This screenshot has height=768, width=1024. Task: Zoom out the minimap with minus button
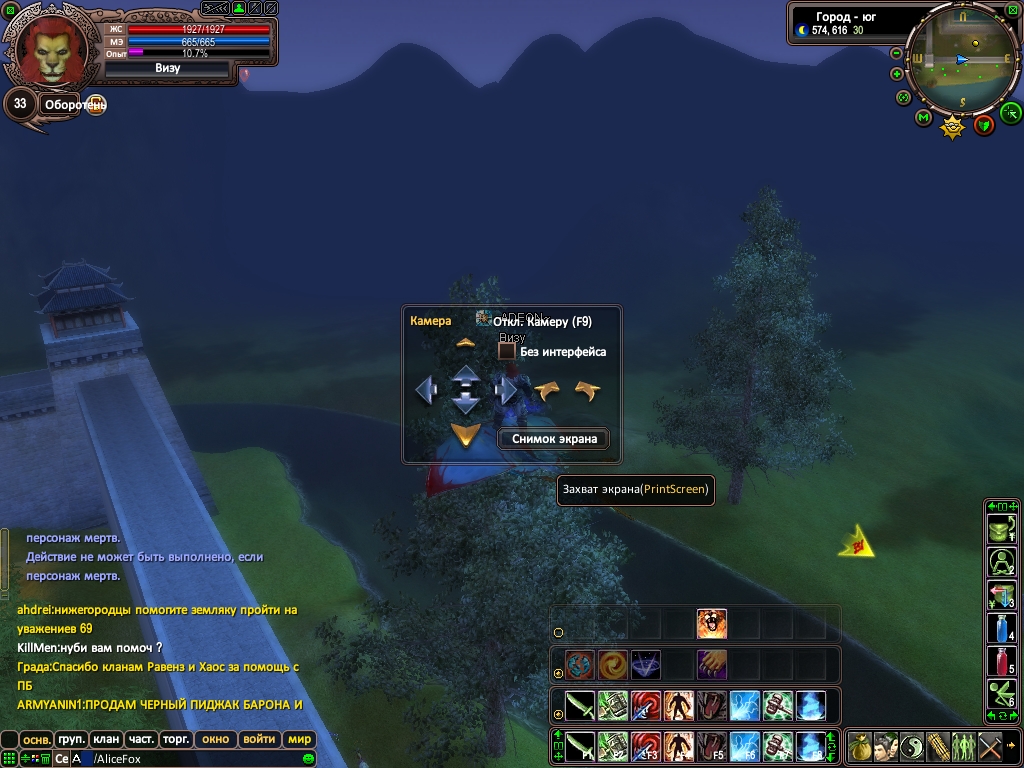coord(897,53)
